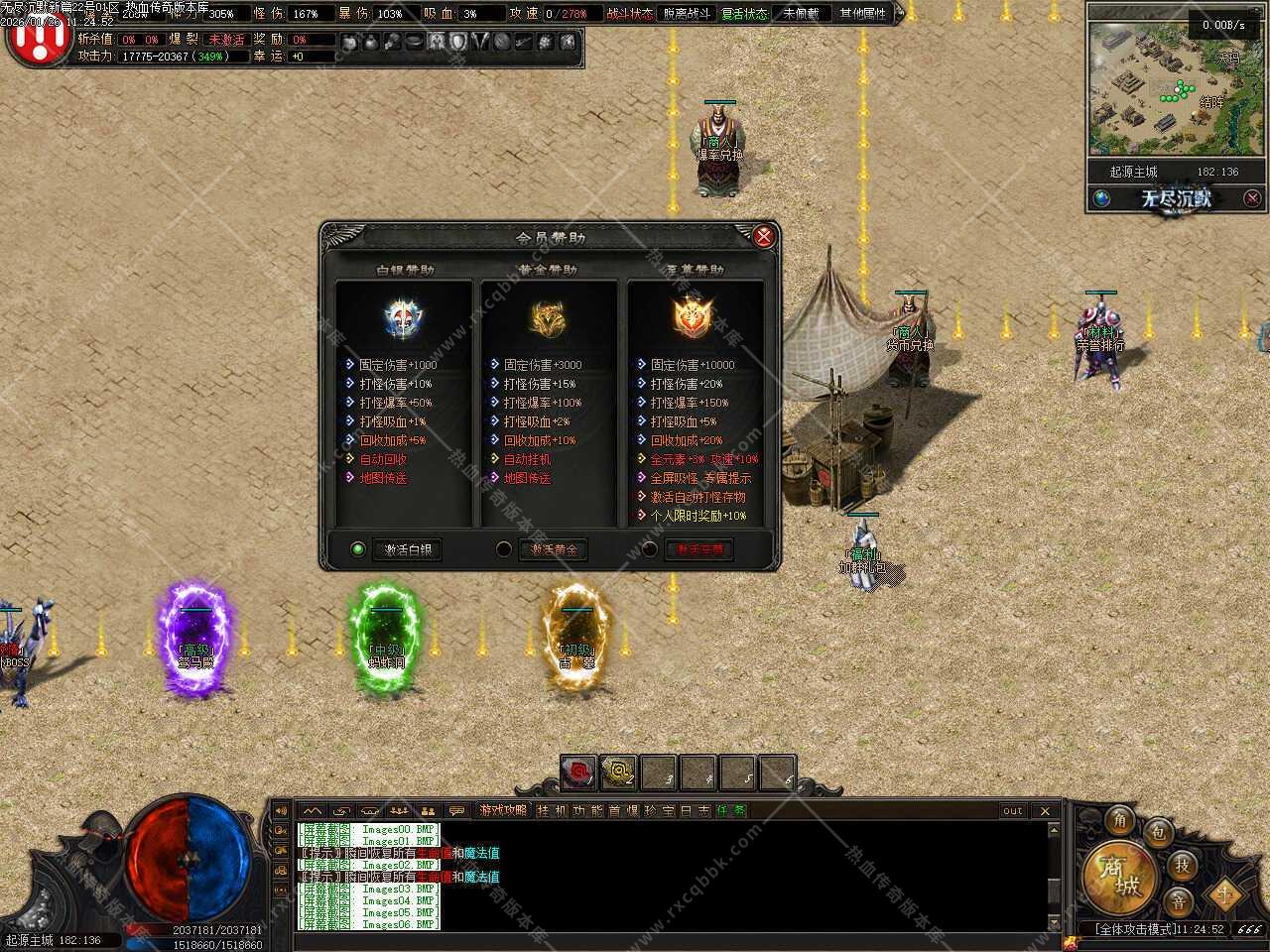Close the chat panel with X
This screenshot has height=952, width=1270.
pyautogui.click(x=1045, y=811)
